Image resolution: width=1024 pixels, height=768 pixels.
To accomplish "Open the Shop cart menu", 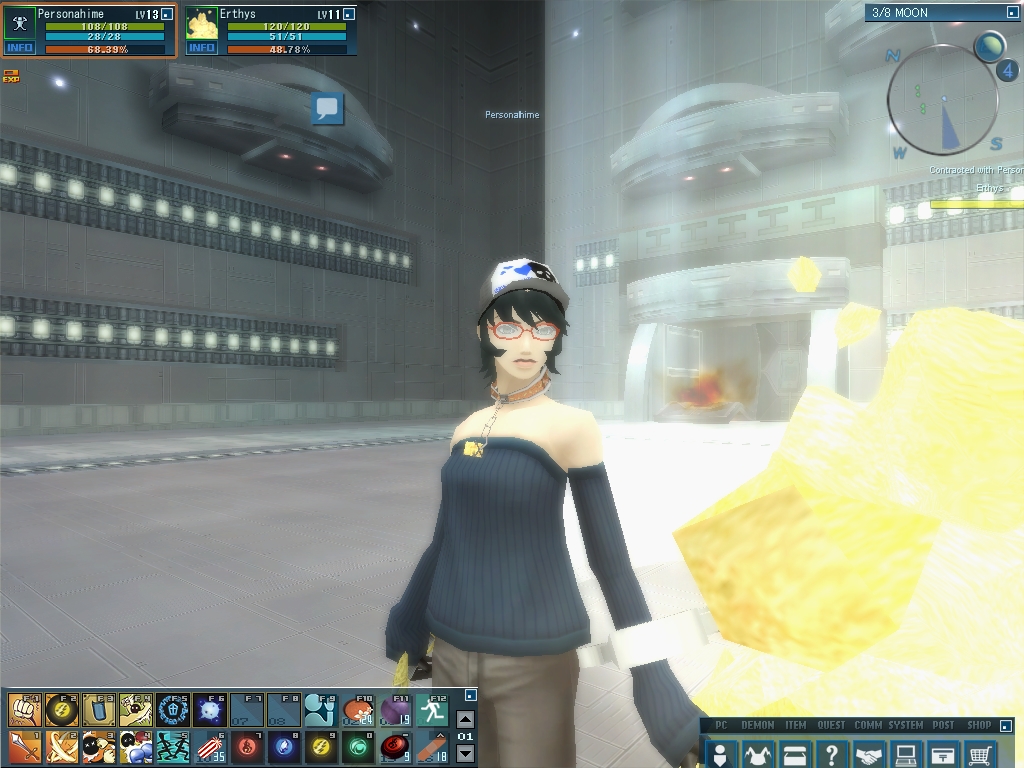I will pos(981,753).
